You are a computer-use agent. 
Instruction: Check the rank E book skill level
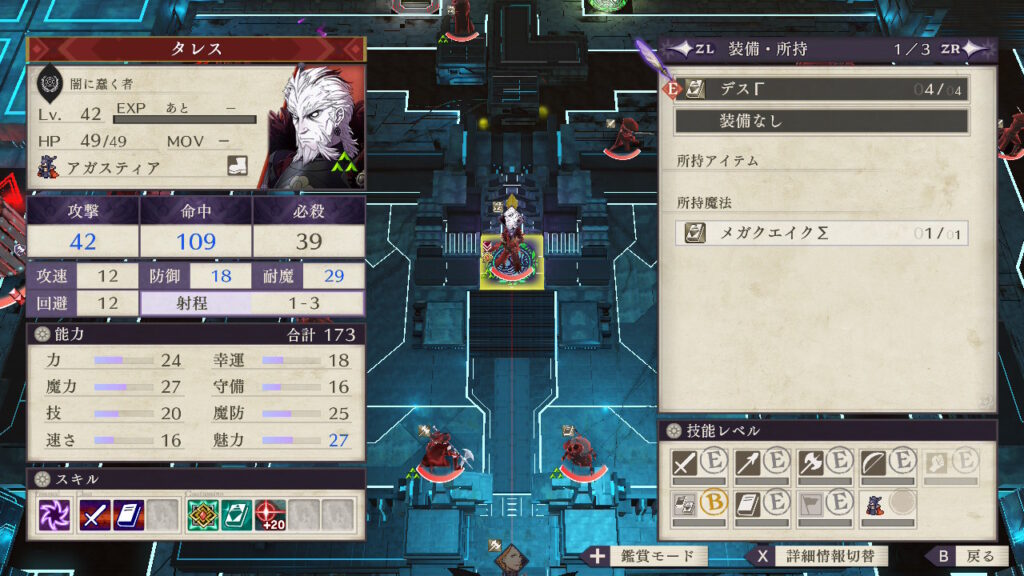pos(761,503)
